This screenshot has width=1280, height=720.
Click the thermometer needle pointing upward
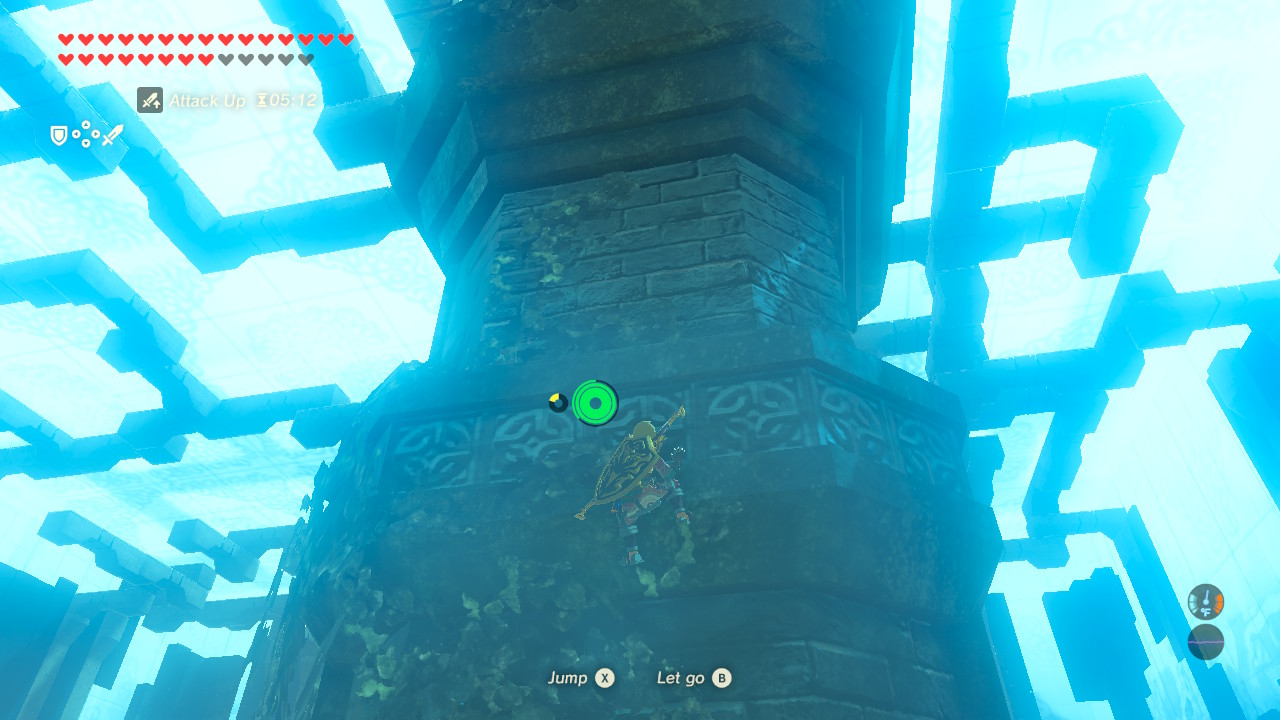tap(1207, 596)
